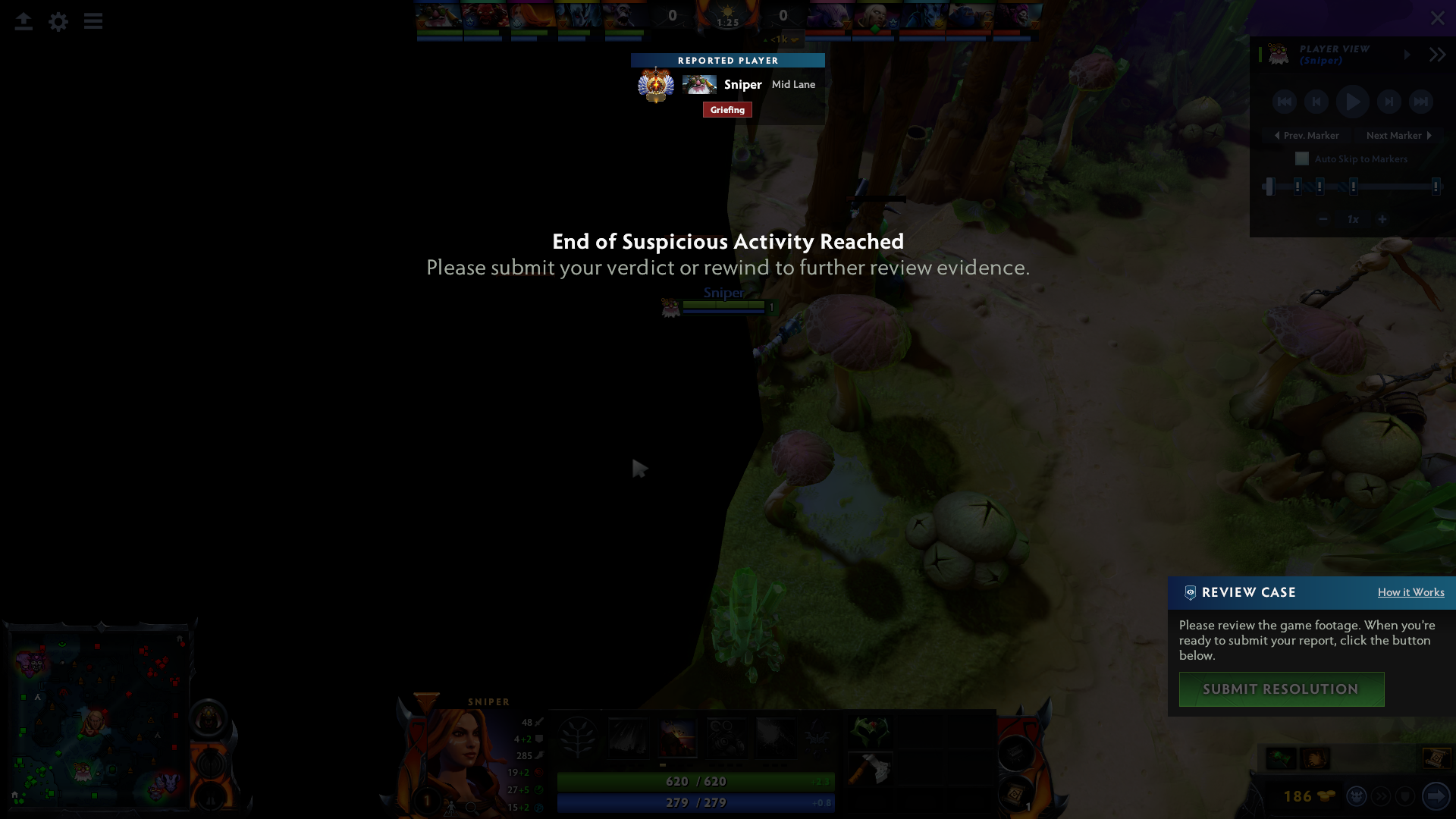The height and width of the screenshot is (819, 1456).
Task: Click the Griefing report tag
Action: (727, 109)
